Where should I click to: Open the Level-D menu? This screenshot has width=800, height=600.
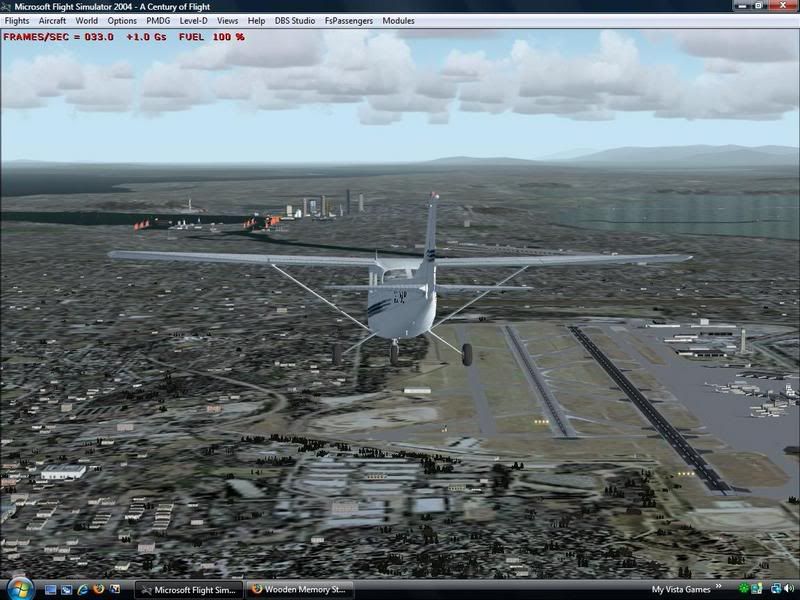point(194,20)
